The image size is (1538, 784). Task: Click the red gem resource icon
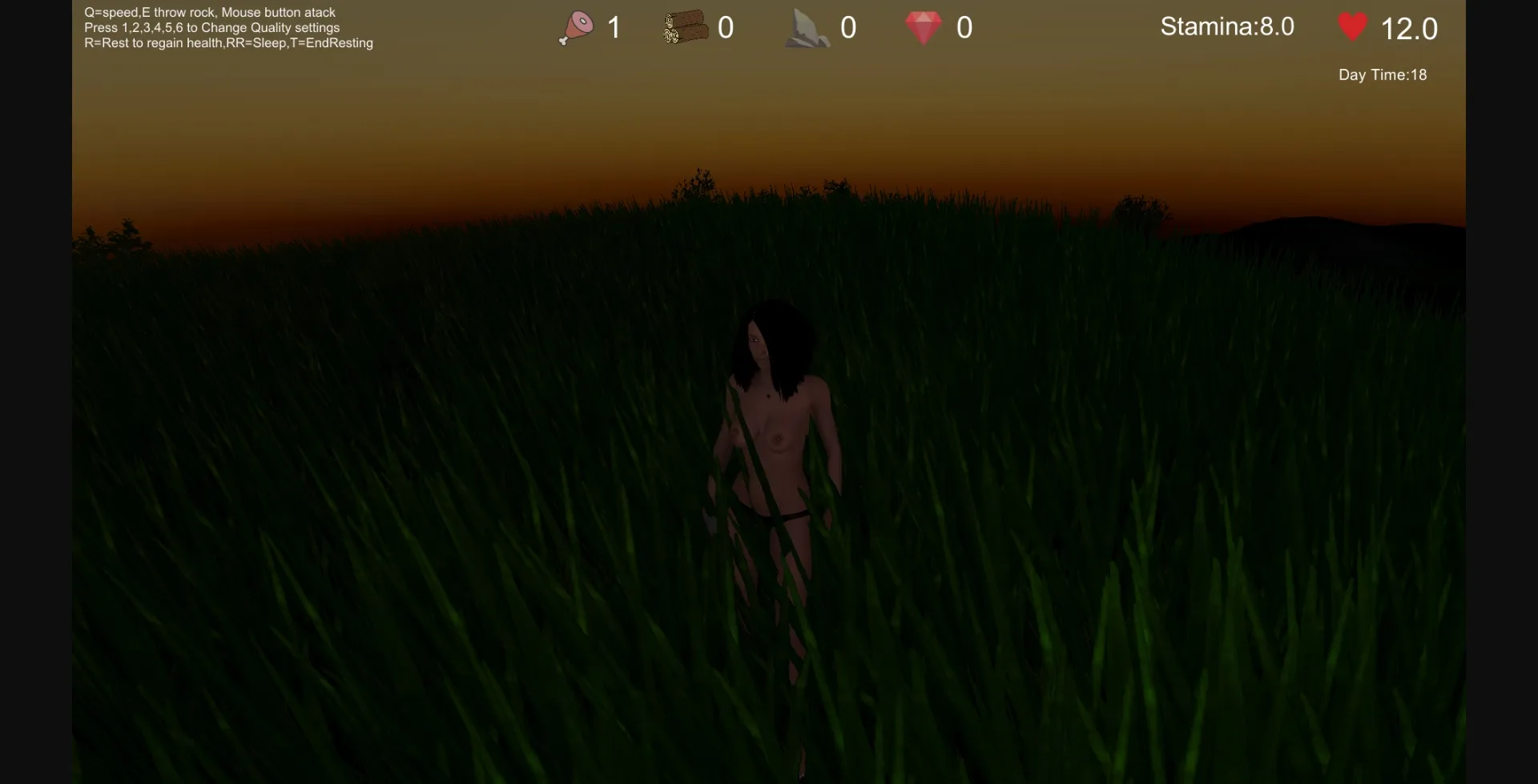point(925,26)
